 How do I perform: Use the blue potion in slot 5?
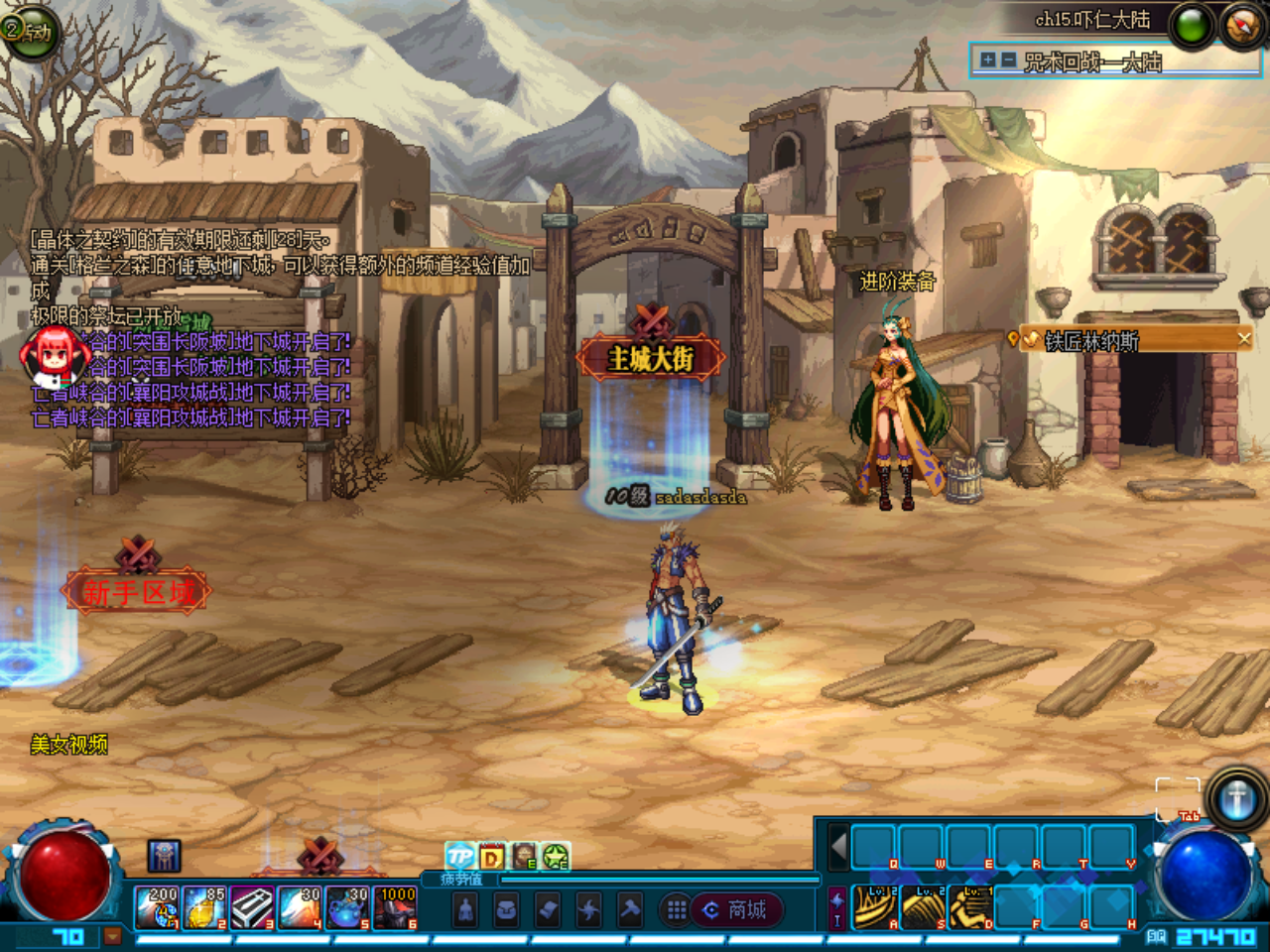pyautogui.click(x=348, y=907)
